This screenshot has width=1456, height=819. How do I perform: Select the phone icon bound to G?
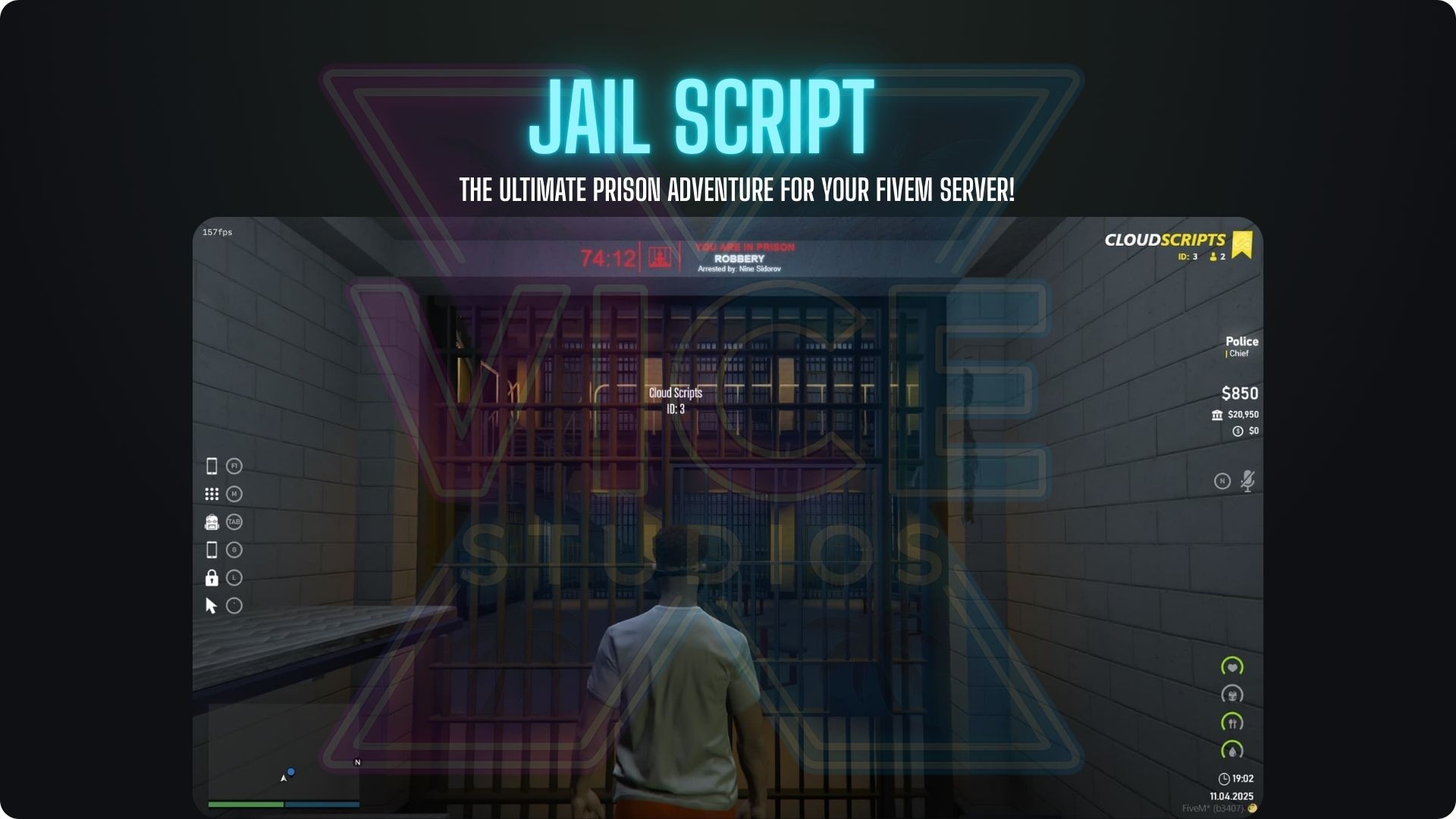click(x=212, y=550)
